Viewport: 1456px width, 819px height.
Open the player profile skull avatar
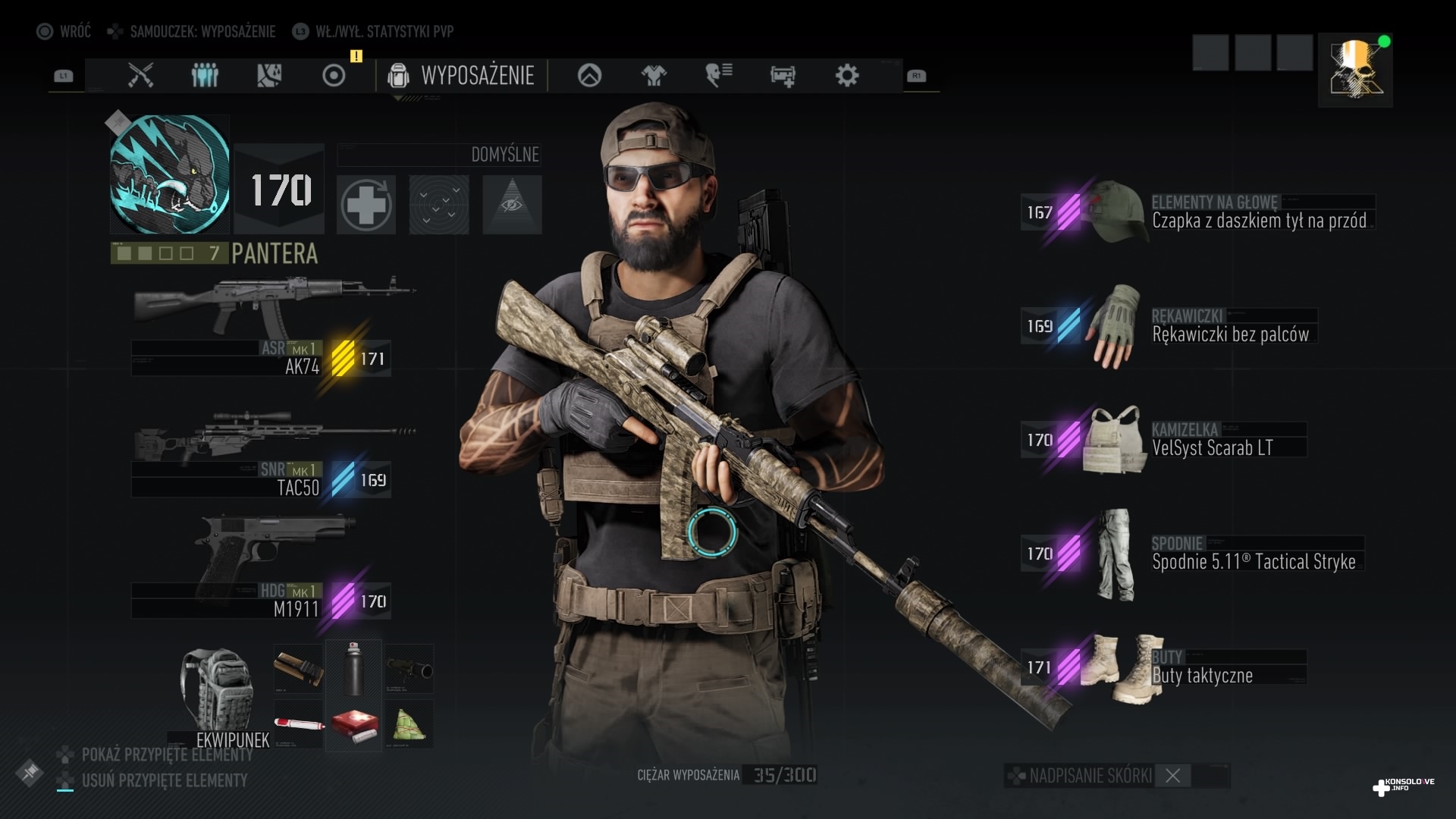(x=1355, y=70)
